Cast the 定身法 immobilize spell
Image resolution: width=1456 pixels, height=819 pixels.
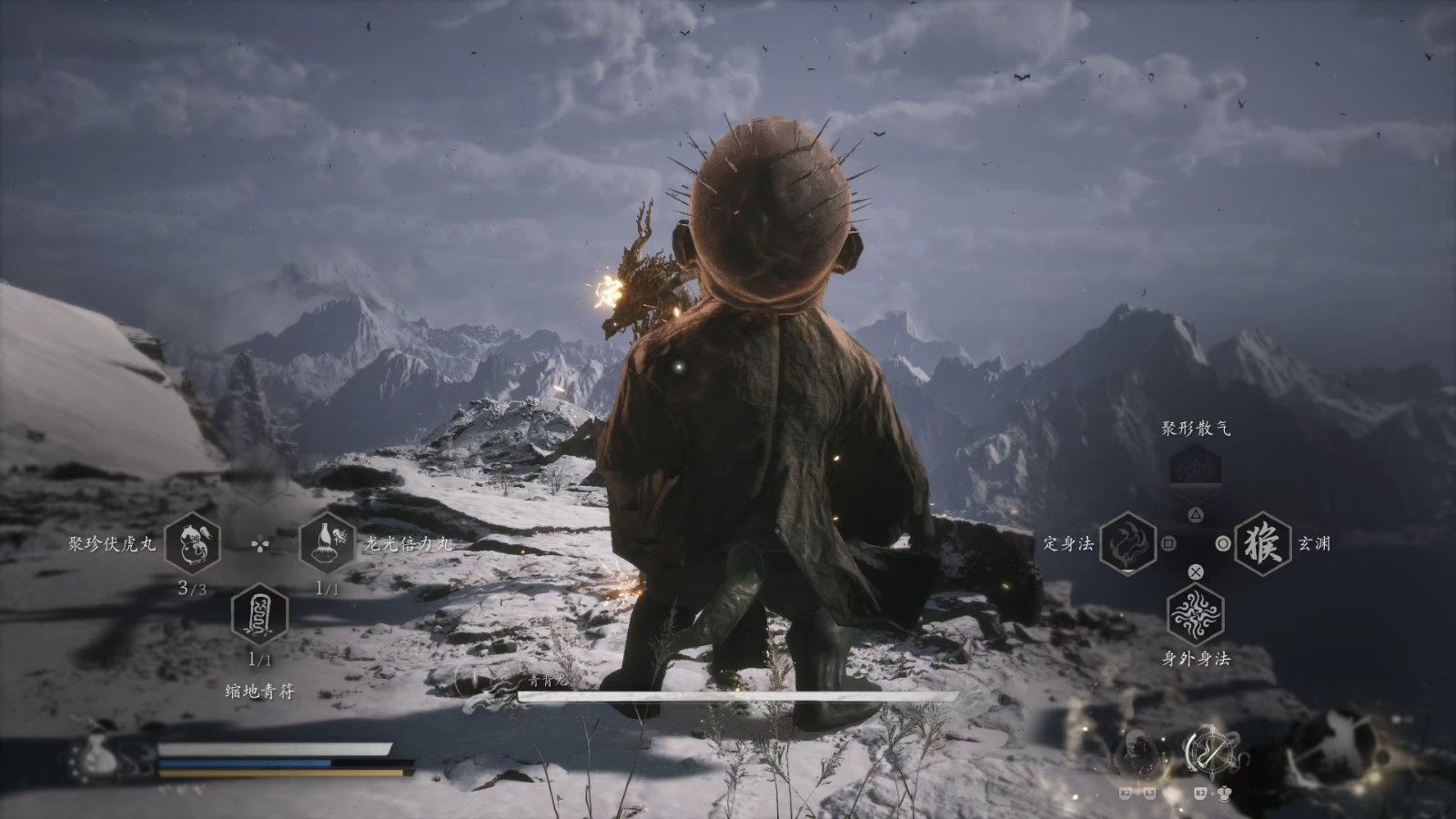[x=1128, y=544]
